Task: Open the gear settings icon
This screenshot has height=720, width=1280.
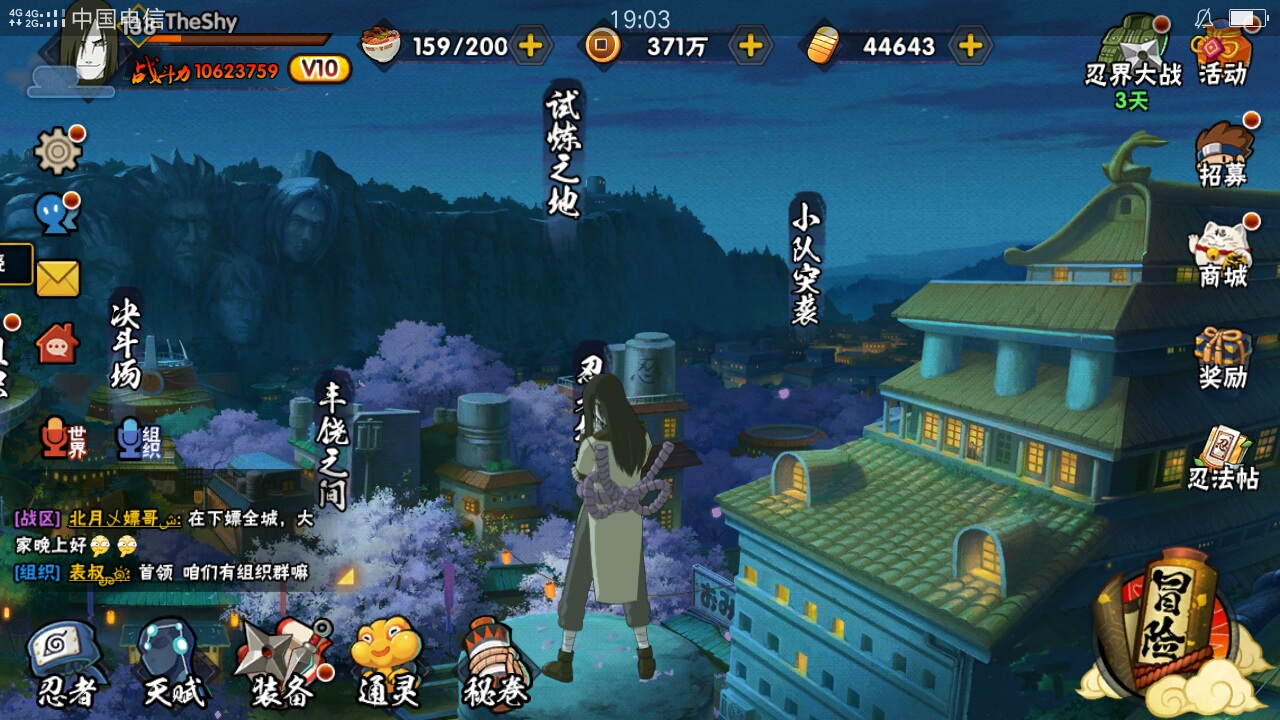Action: pos(58,152)
